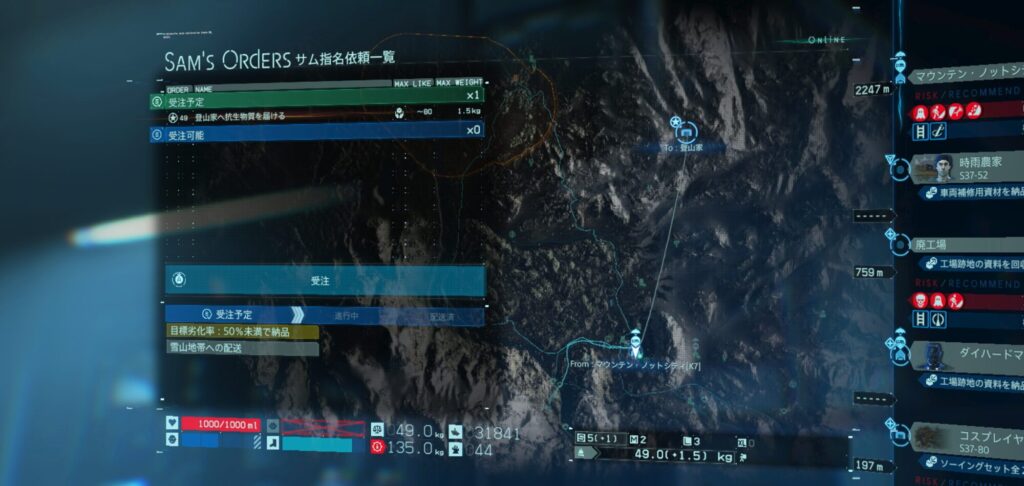
Task: Select the 車両補修用資材 delivery order row
Action: tap(975, 191)
